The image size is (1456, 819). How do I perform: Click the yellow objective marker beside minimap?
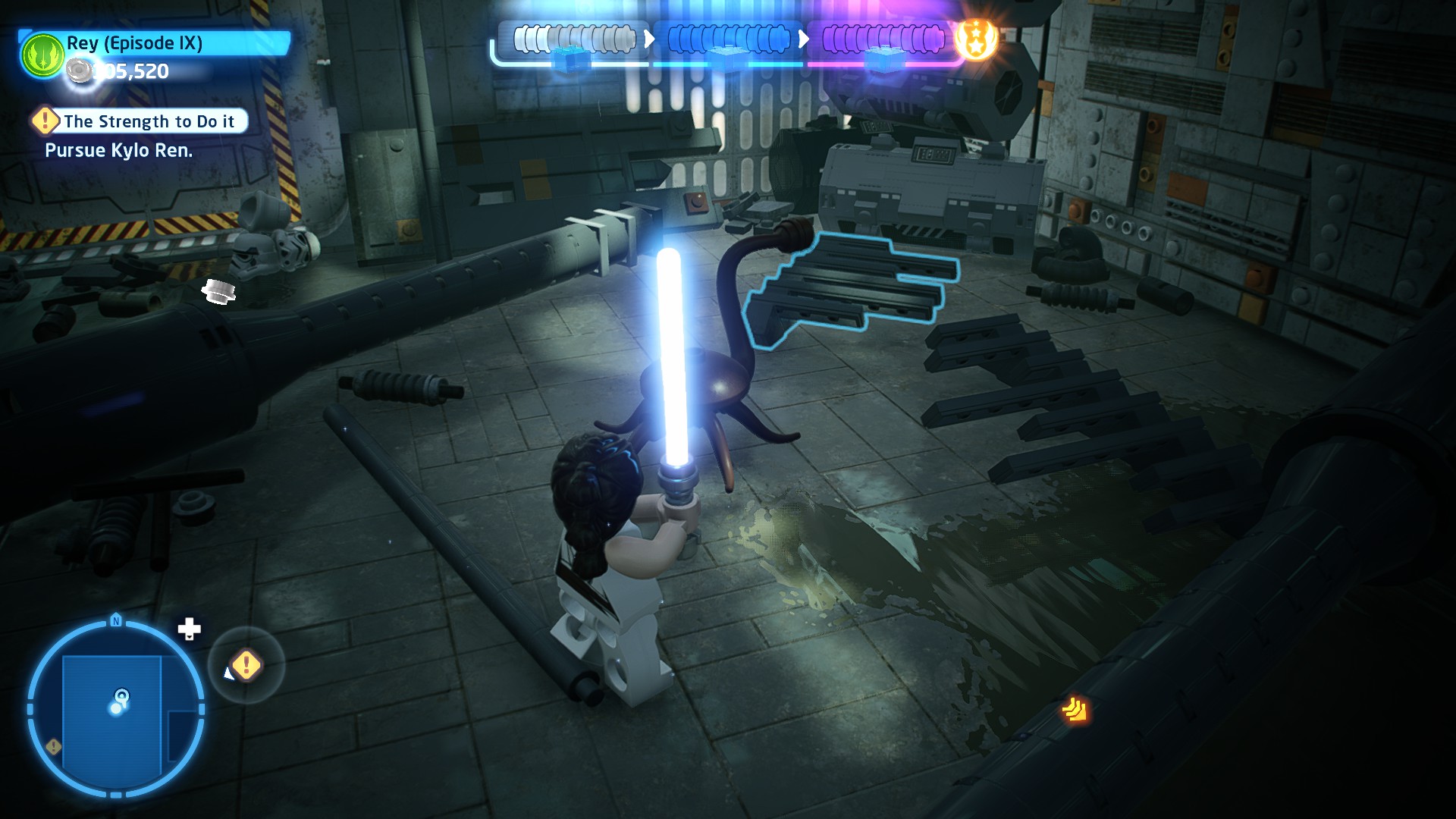246,666
